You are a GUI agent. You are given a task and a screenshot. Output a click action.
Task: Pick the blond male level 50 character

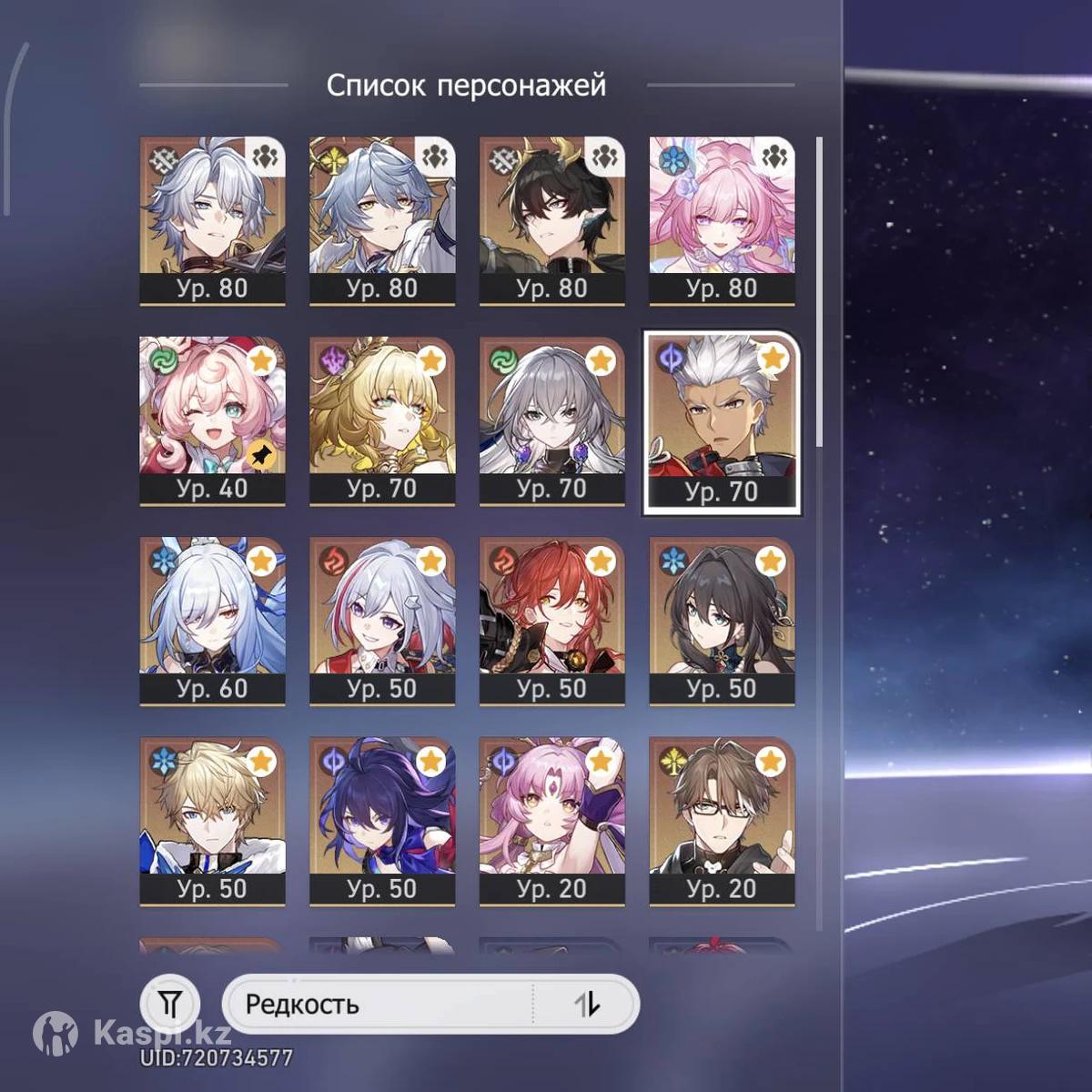212,821
